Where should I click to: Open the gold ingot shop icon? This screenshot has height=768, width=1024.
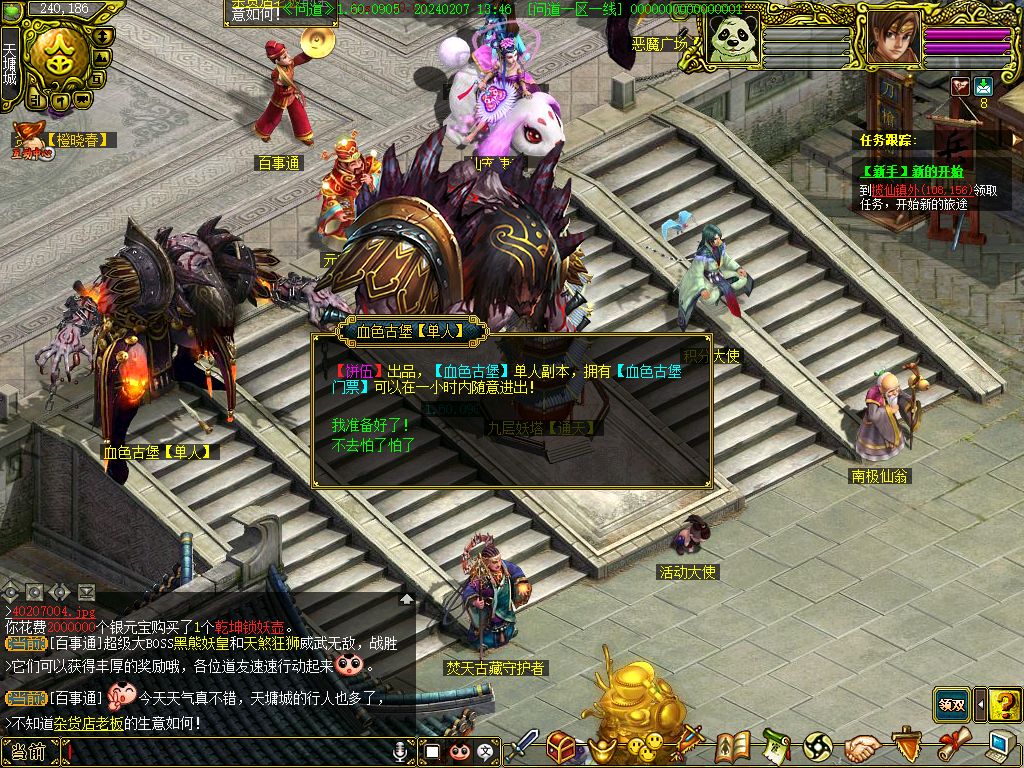pos(603,747)
